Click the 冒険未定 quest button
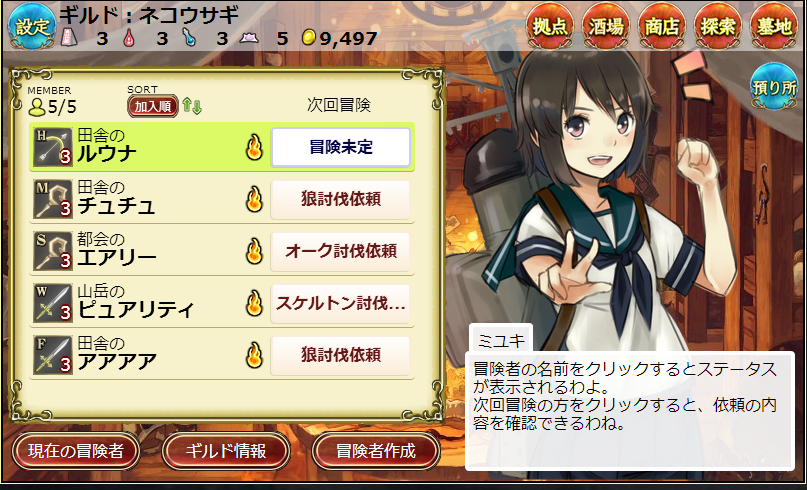This screenshot has height=490, width=807. tap(340, 148)
